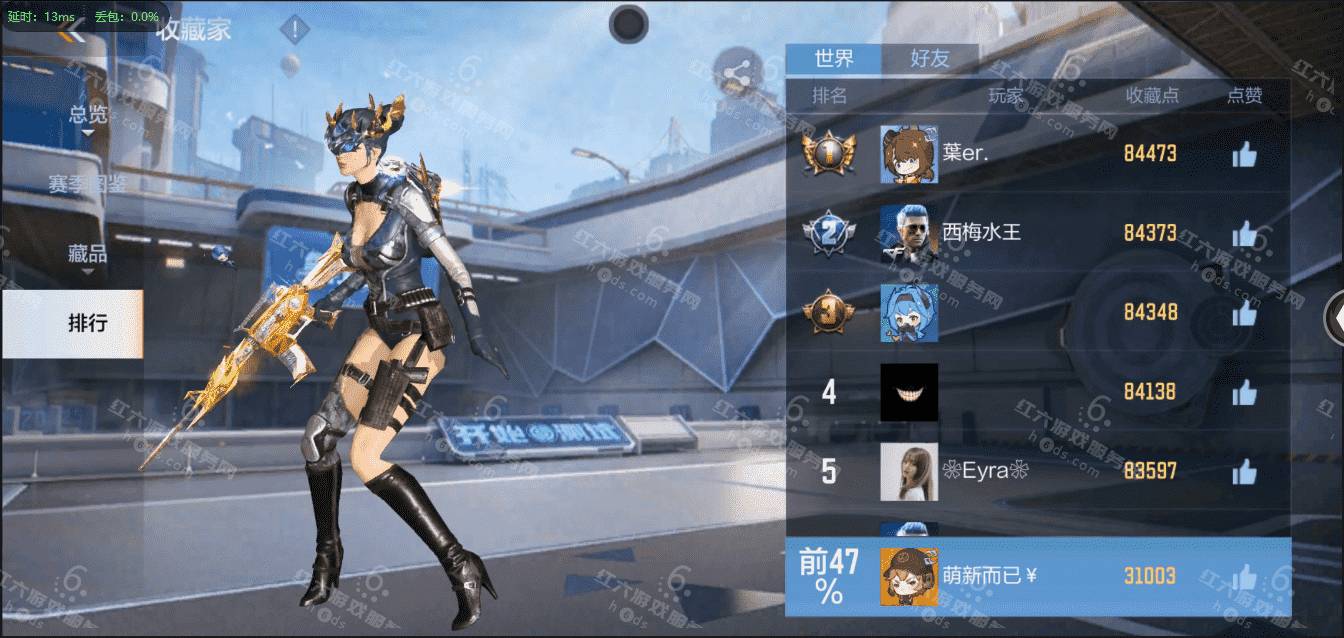Image resolution: width=1344 pixels, height=638 pixels.
Task: Select the 赛季图鉴 season catalog entry
Action: click(x=88, y=184)
